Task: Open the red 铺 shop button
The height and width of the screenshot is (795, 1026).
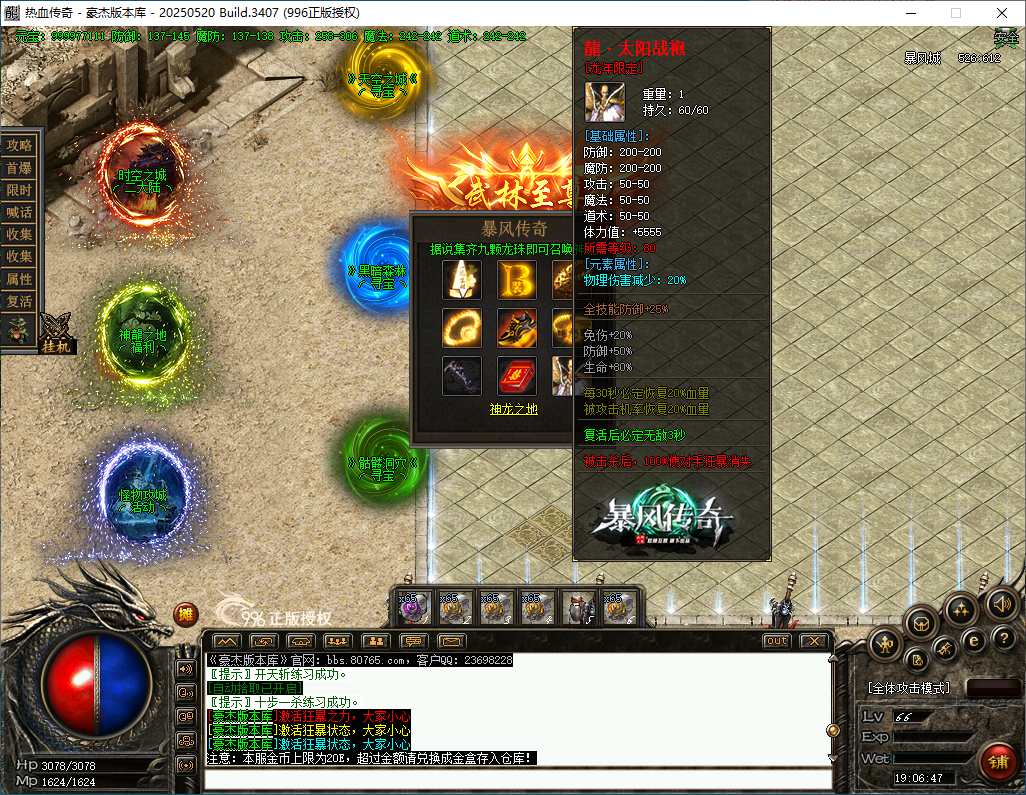Action: tap(997, 762)
